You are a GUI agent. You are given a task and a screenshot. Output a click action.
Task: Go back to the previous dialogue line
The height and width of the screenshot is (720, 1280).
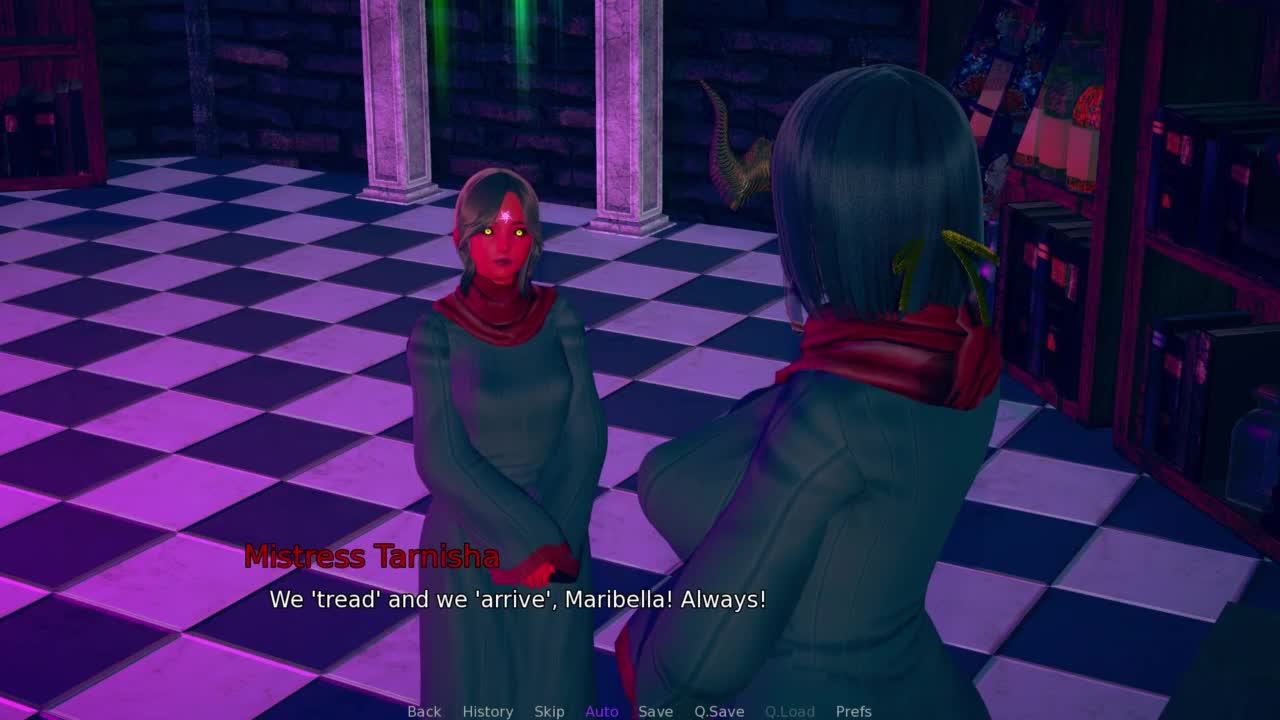coord(424,711)
